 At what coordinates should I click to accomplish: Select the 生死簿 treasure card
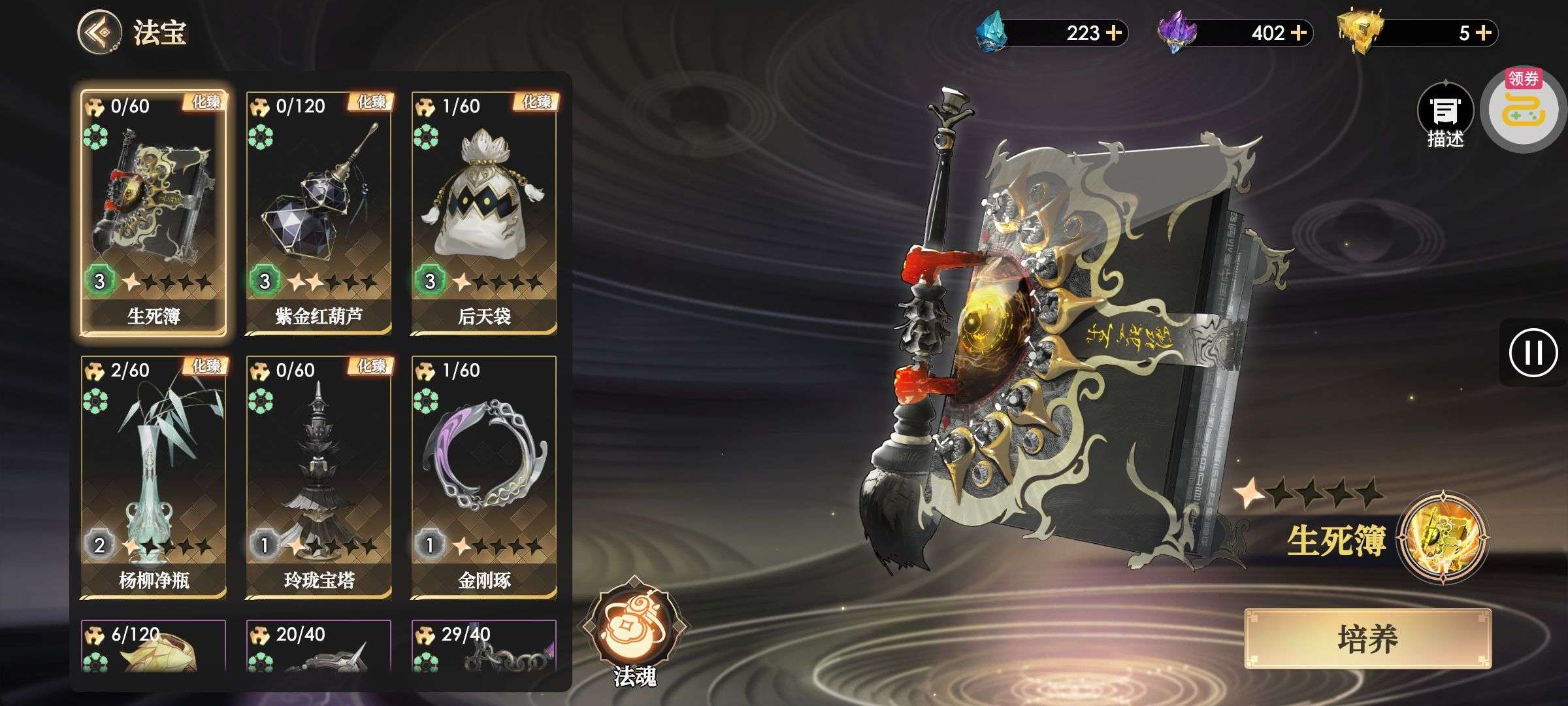tap(154, 213)
